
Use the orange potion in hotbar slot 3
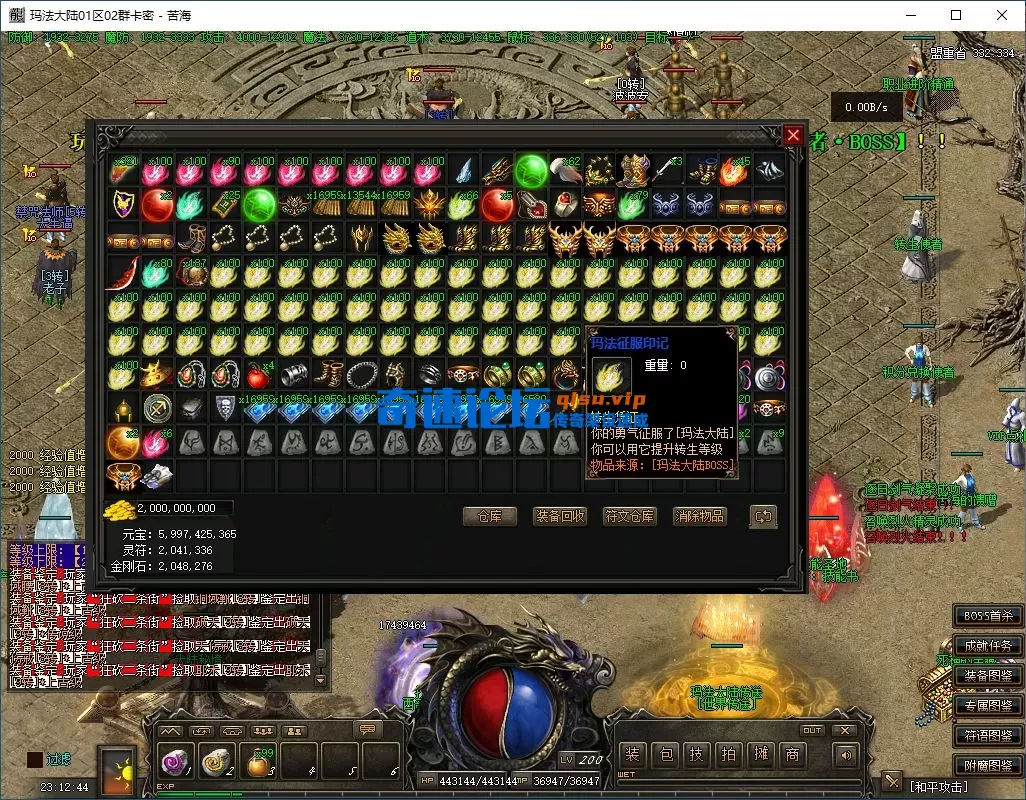[x=258, y=765]
